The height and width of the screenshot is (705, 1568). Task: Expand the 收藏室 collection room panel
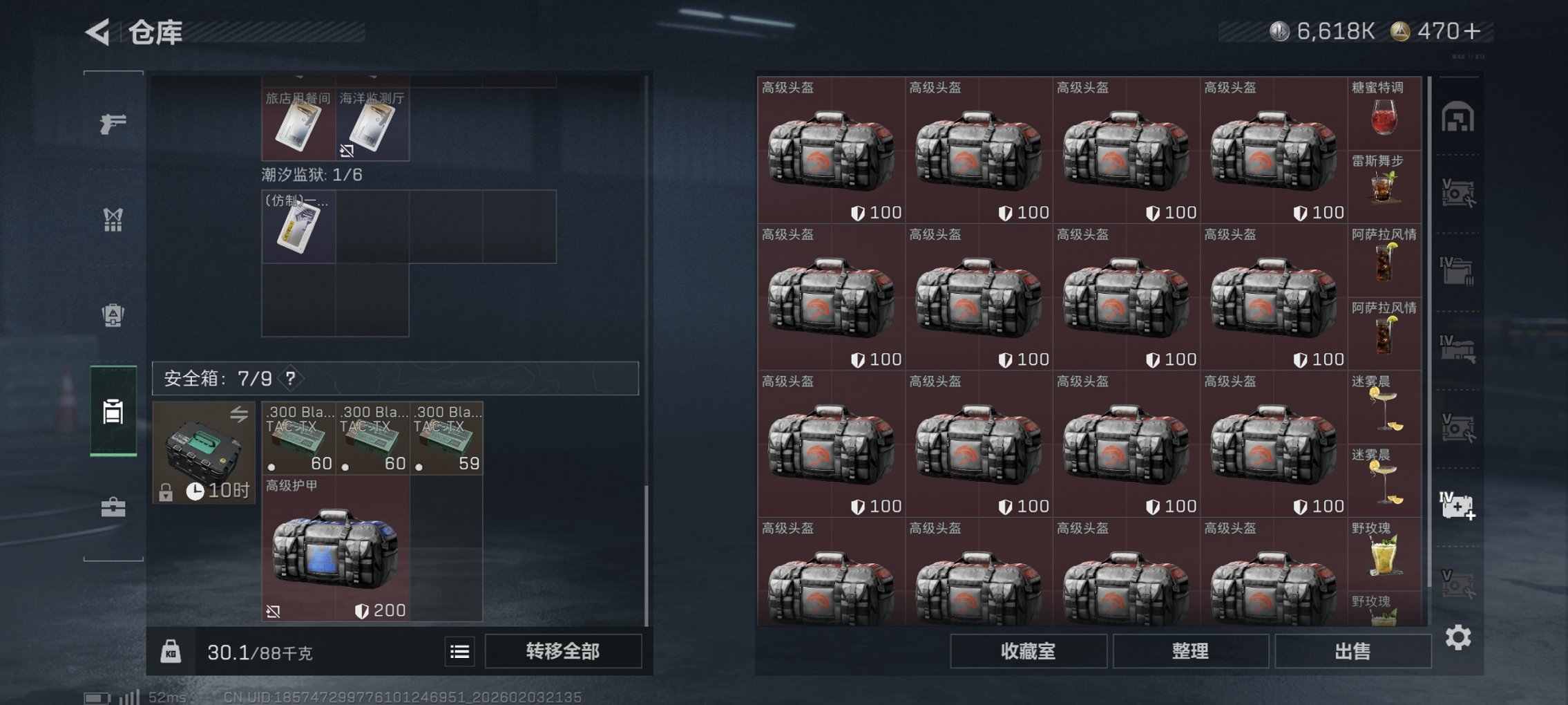tap(1026, 652)
